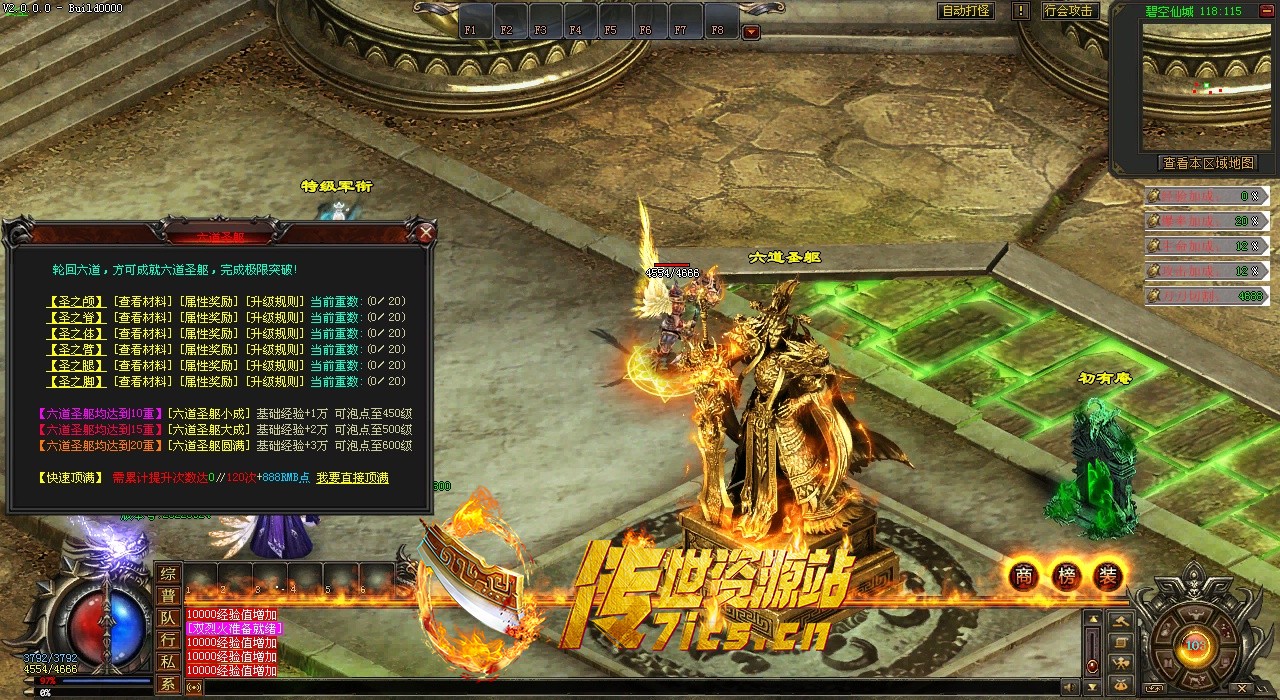
Task: Toggle the 自动打怪 auto-fight button
Action: (967, 11)
